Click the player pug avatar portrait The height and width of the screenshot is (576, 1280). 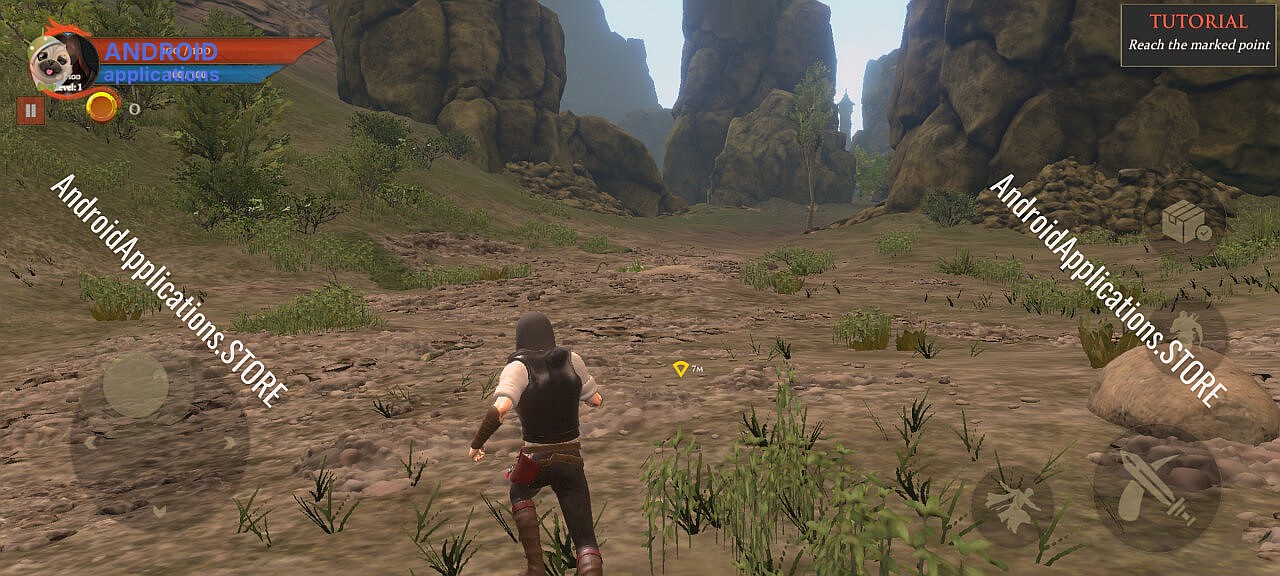[60, 64]
